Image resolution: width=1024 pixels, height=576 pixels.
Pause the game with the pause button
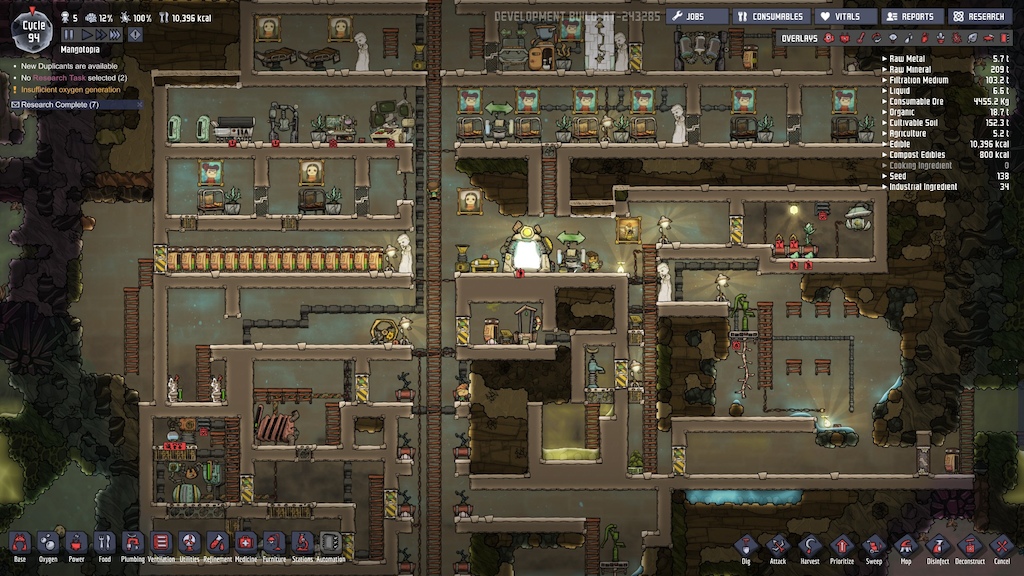click(70, 34)
